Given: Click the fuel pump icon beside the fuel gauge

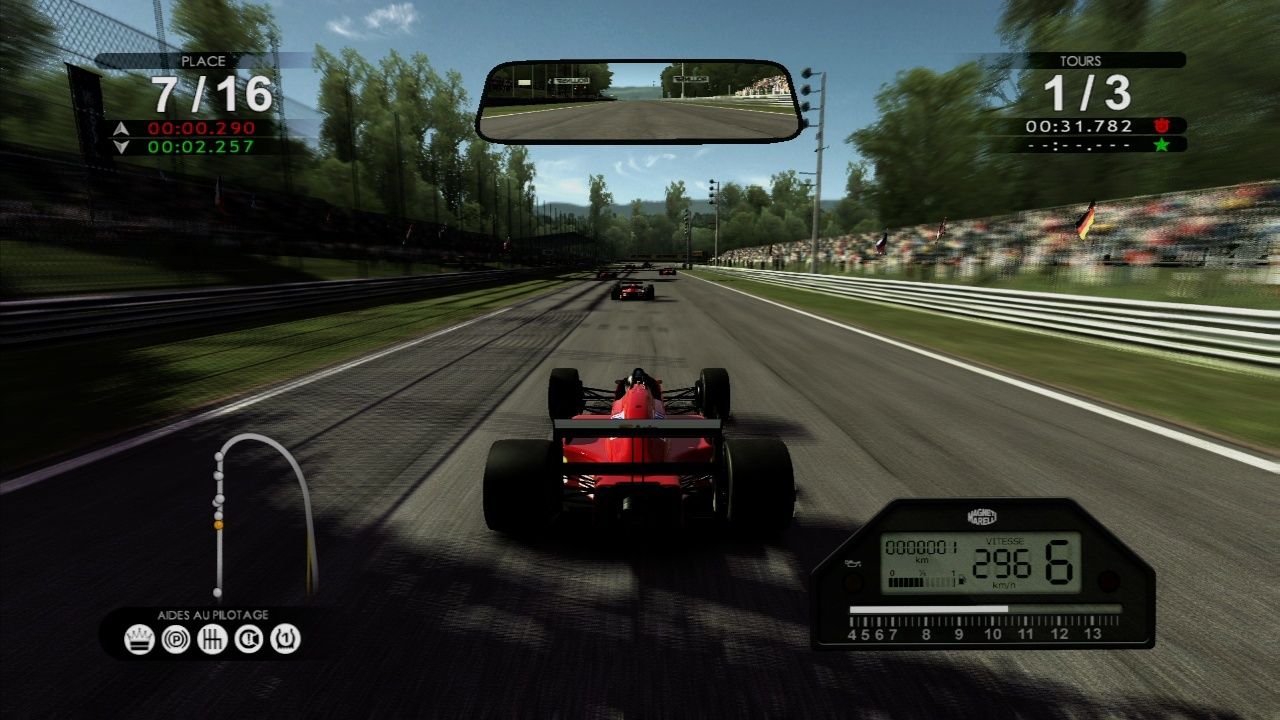Looking at the screenshot, I should (x=962, y=581).
